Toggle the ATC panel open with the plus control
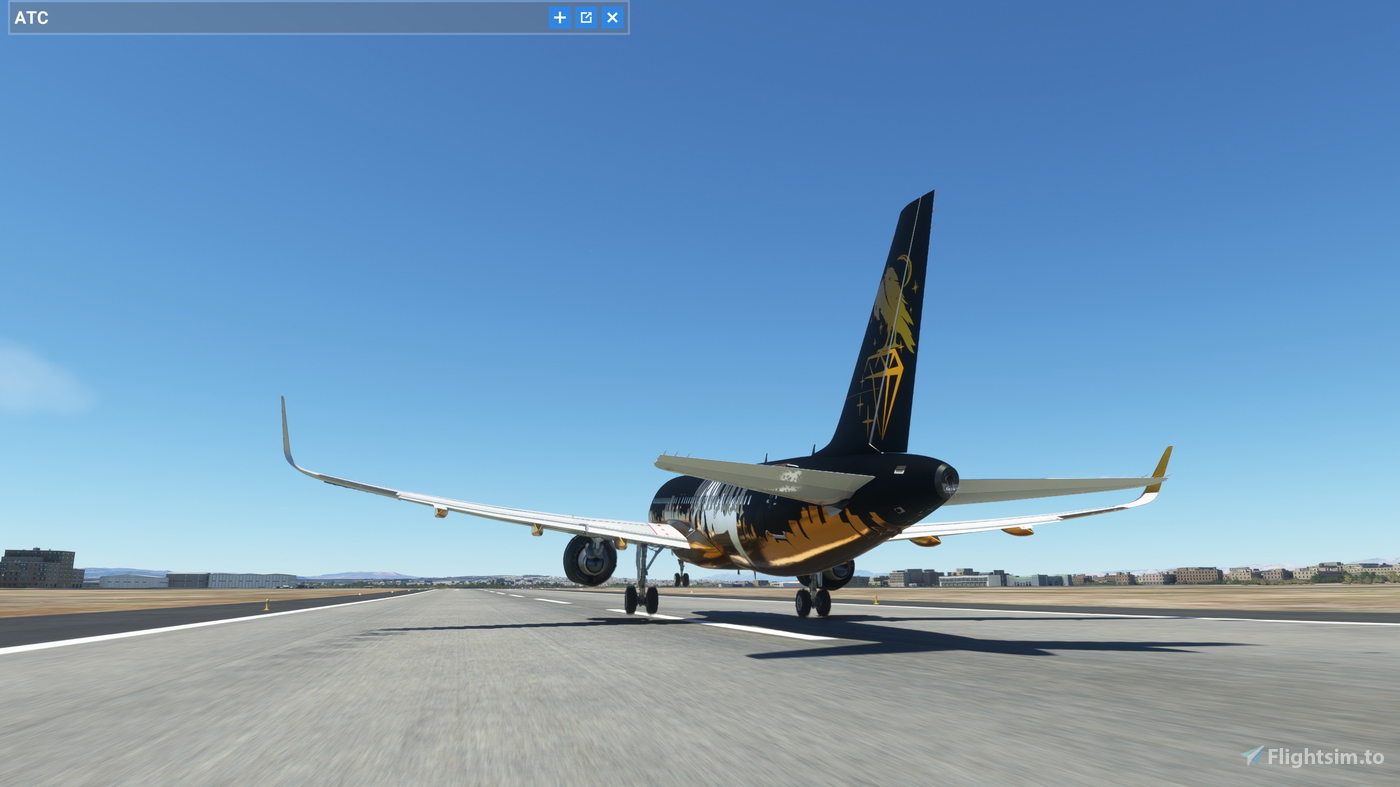This screenshot has height=787, width=1400. pos(559,17)
